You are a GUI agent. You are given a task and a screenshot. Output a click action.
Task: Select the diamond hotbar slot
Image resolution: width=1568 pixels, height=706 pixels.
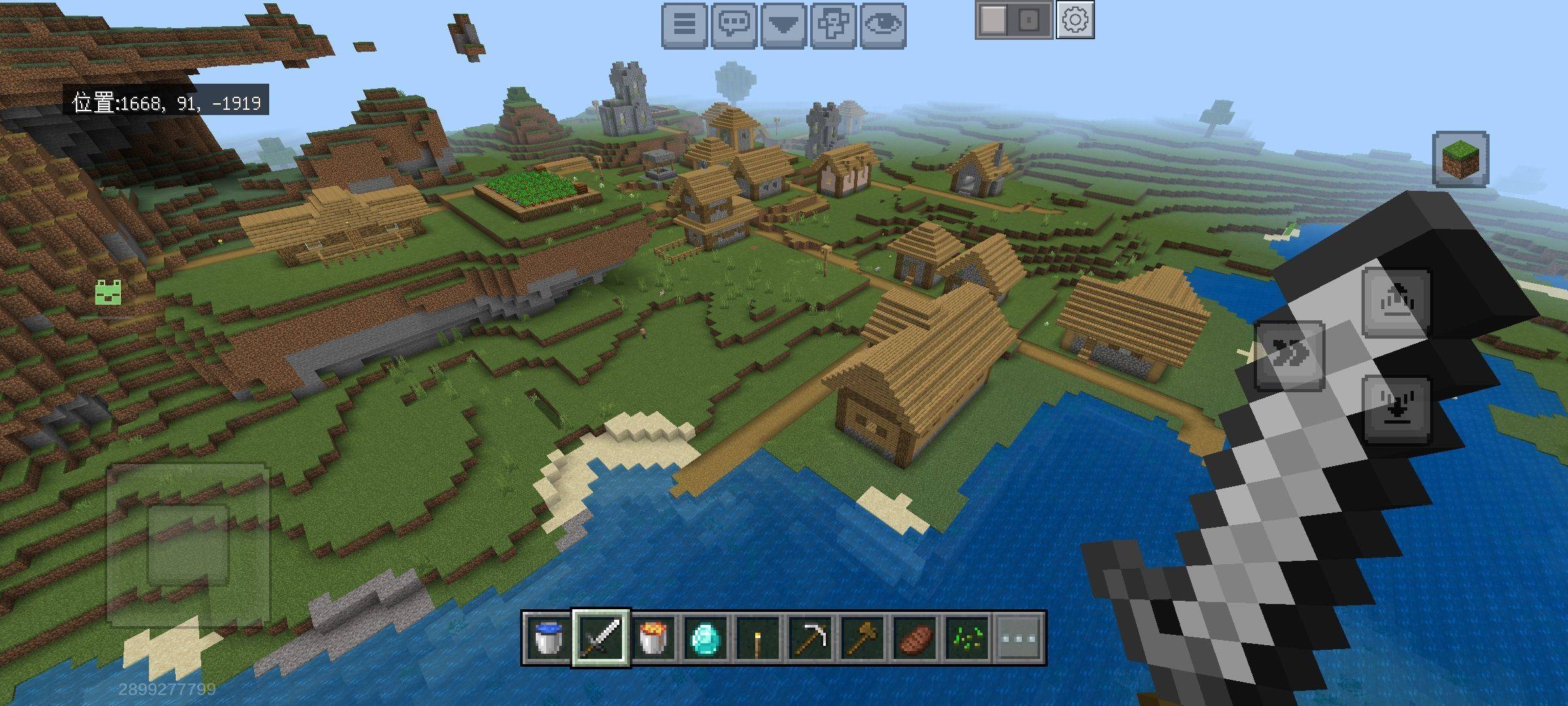tap(706, 637)
